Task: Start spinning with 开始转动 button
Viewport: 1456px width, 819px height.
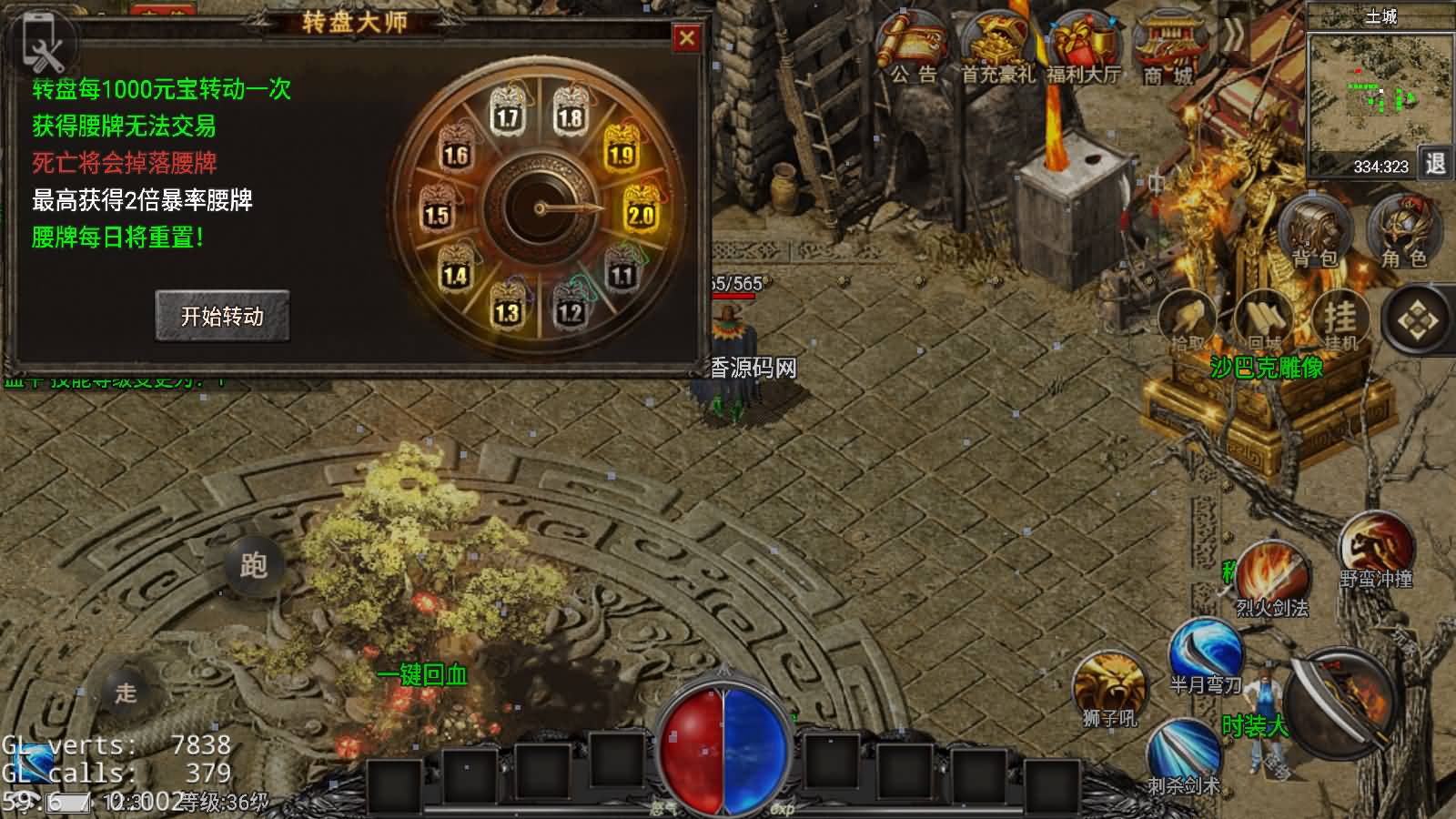Action: tap(222, 316)
